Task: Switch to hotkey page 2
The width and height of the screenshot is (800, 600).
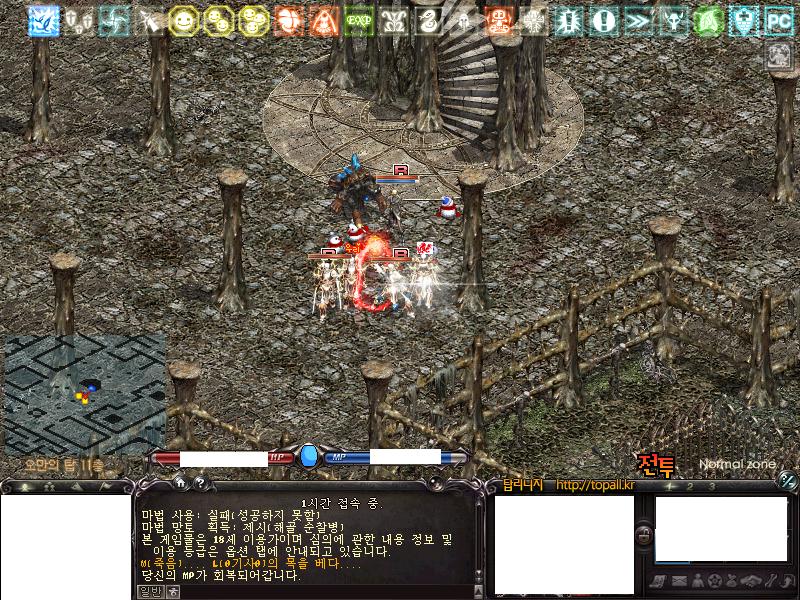Action: point(690,486)
